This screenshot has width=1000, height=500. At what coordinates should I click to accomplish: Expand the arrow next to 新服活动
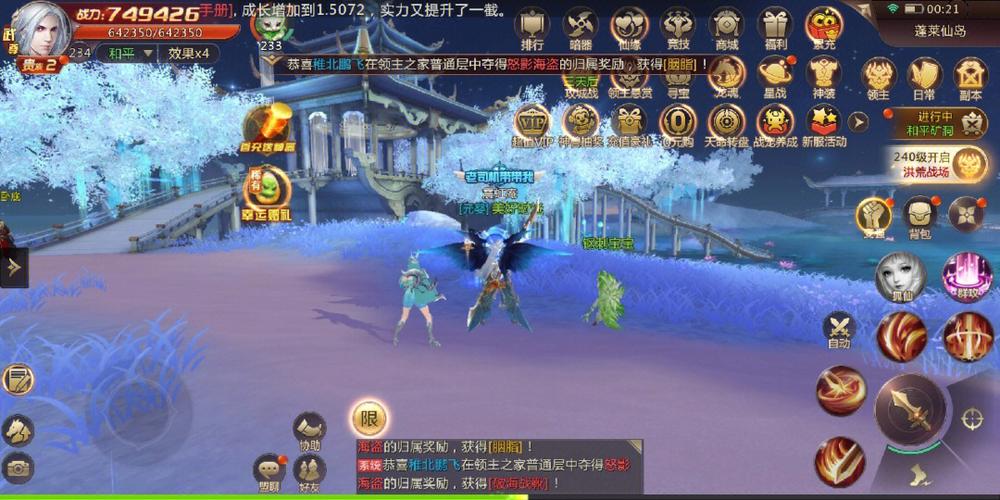(x=858, y=122)
